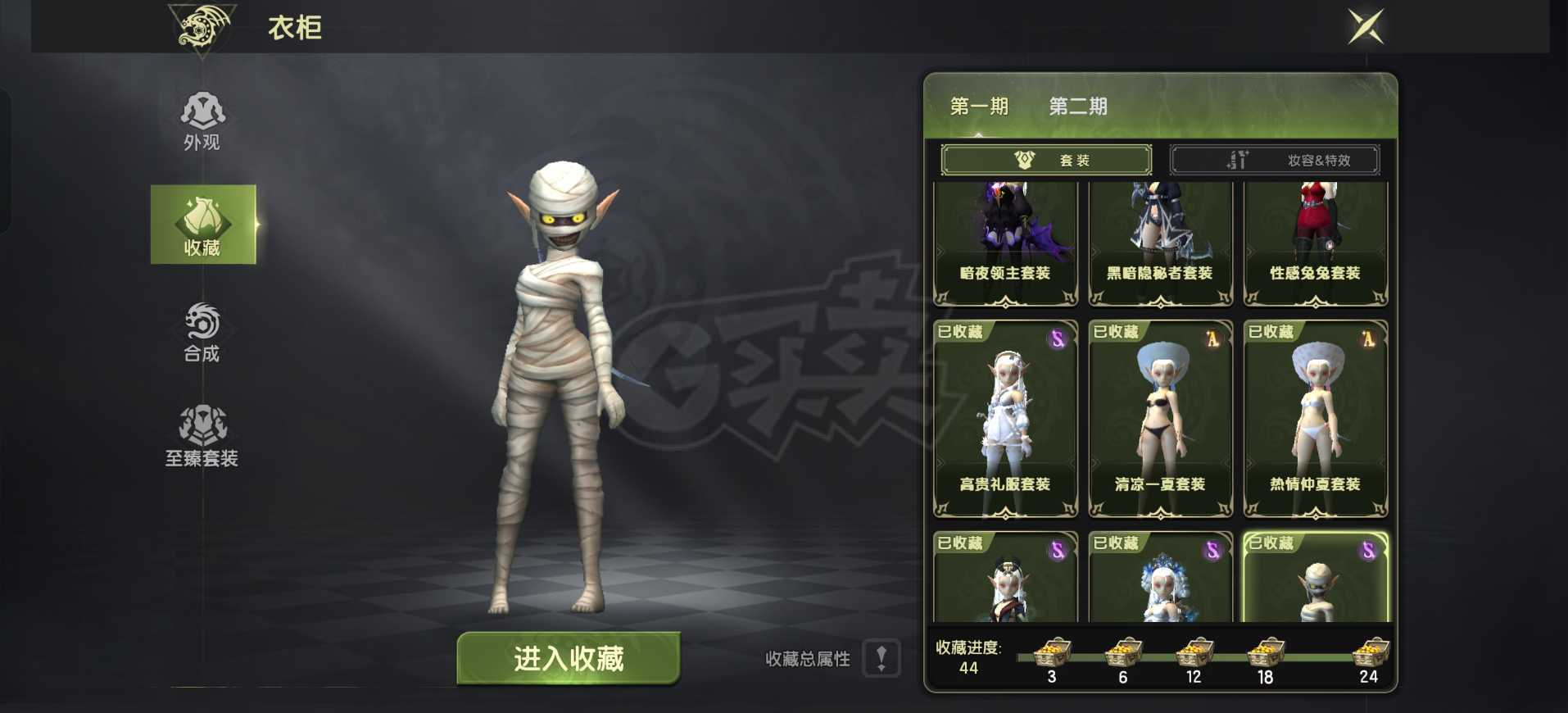Open the 合成 synthesis panel
This screenshot has height=713, width=1568.
203,334
